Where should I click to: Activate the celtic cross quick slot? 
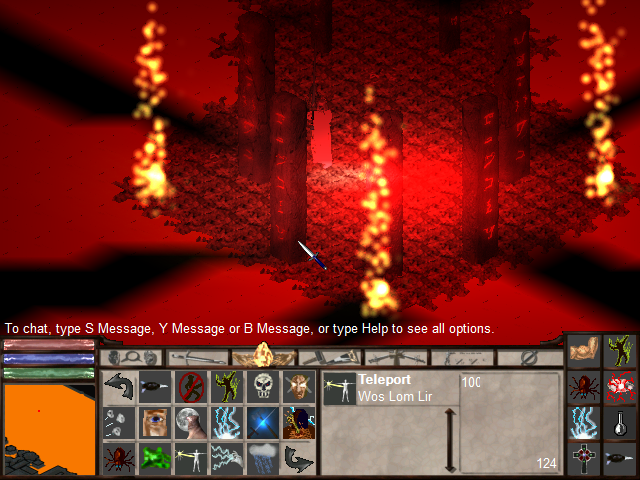(x=584, y=458)
